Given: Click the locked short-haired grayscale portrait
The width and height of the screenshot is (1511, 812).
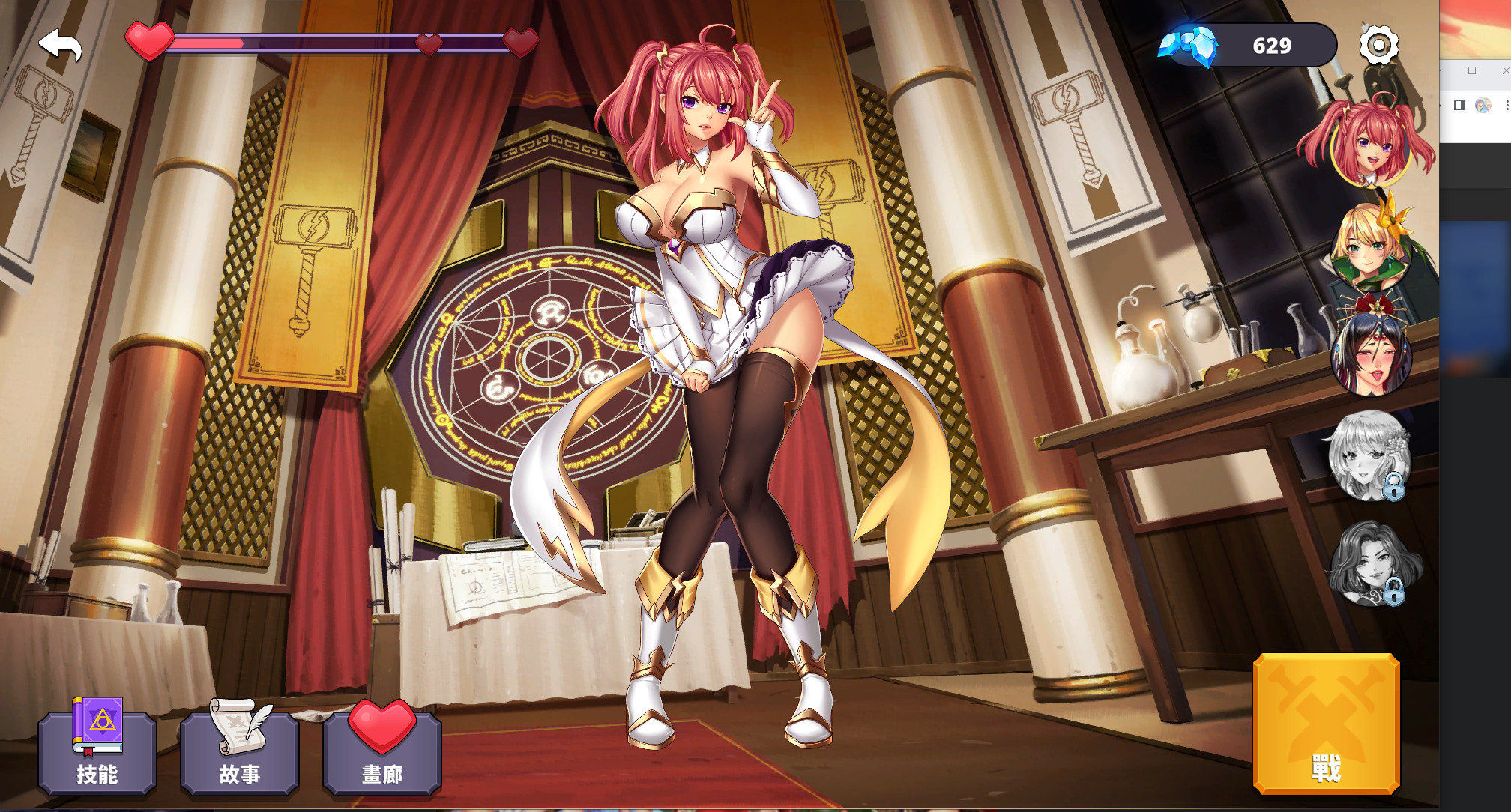Looking at the screenshot, I should click(x=1369, y=455).
